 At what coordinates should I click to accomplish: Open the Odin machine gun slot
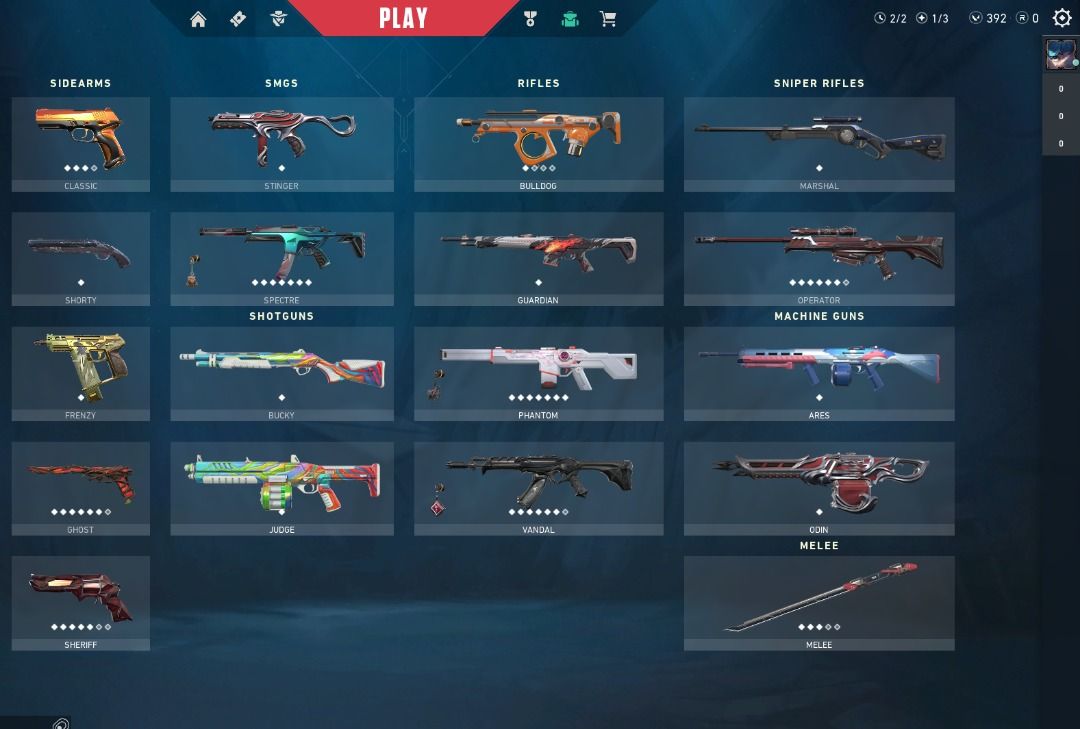click(819, 488)
